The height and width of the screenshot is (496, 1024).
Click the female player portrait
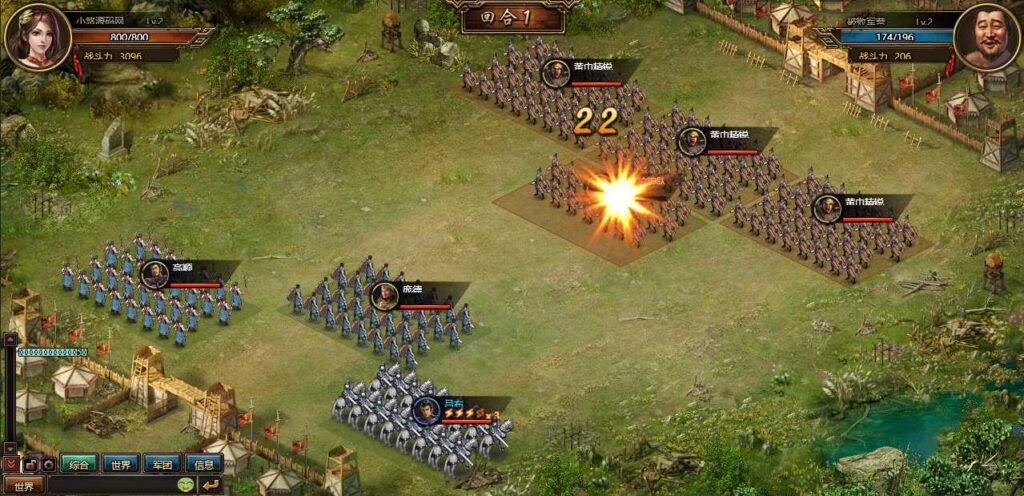pyautogui.click(x=37, y=37)
